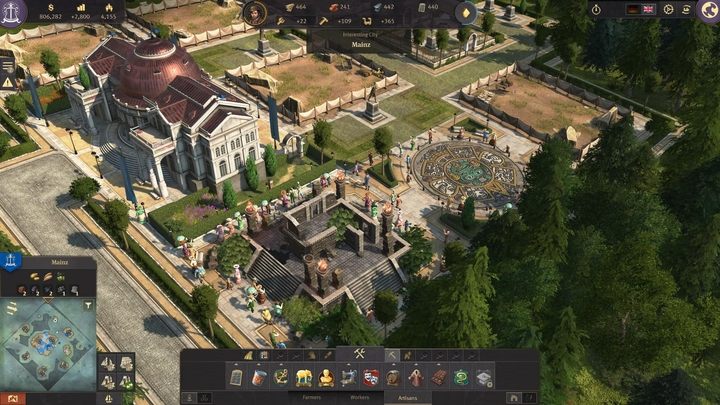Choose the green snake building icon
720x405 pixels.
point(462,377)
